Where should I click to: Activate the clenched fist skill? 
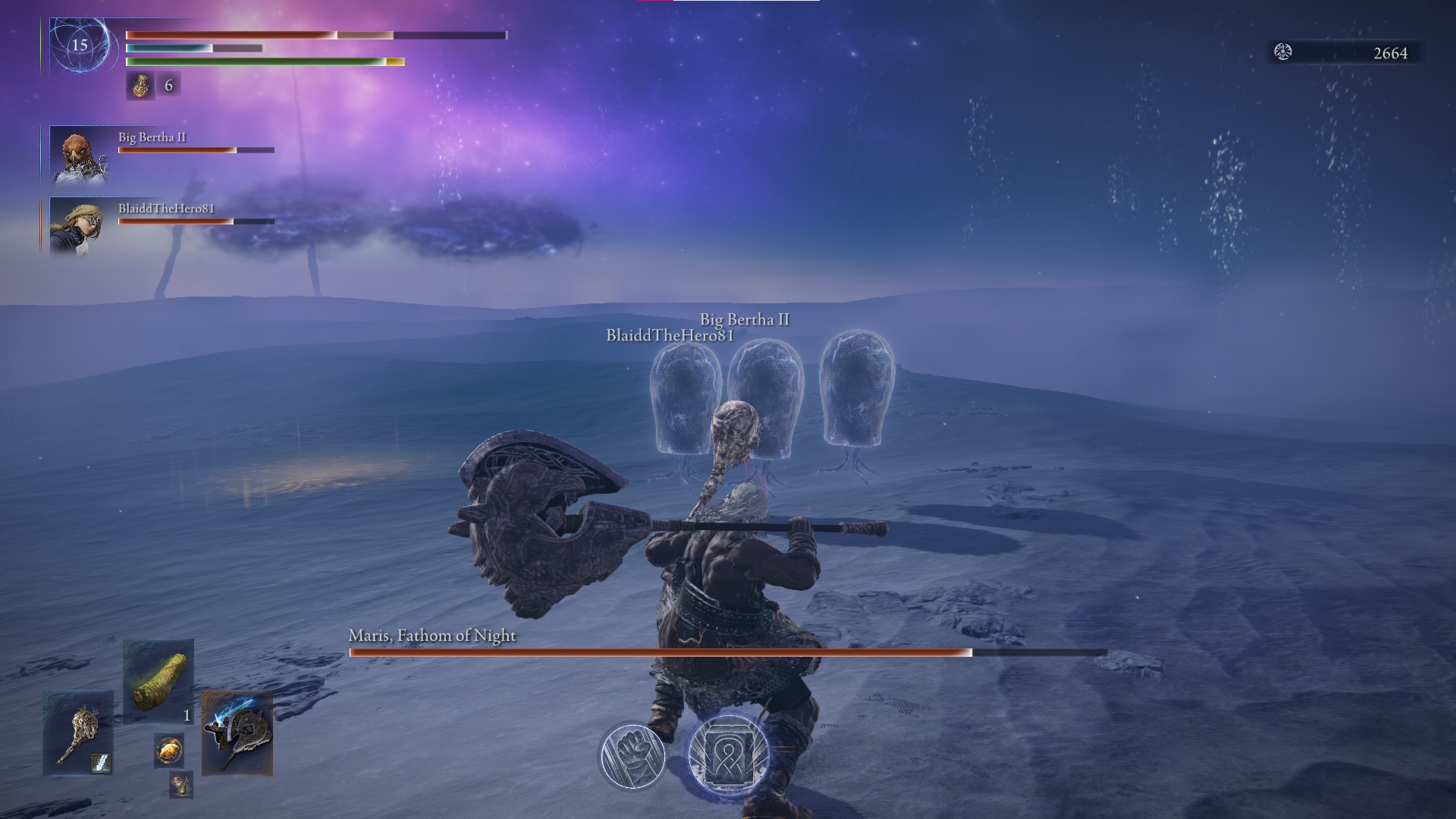pos(632,756)
